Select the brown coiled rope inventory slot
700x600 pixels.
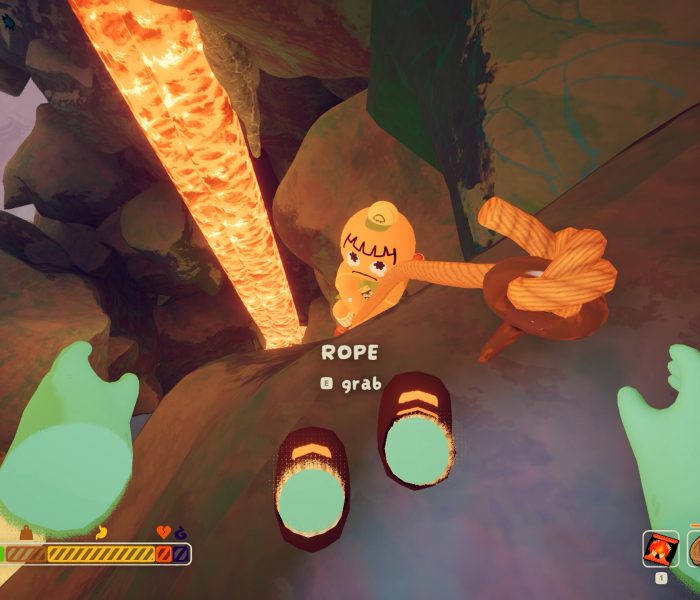coord(693,548)
